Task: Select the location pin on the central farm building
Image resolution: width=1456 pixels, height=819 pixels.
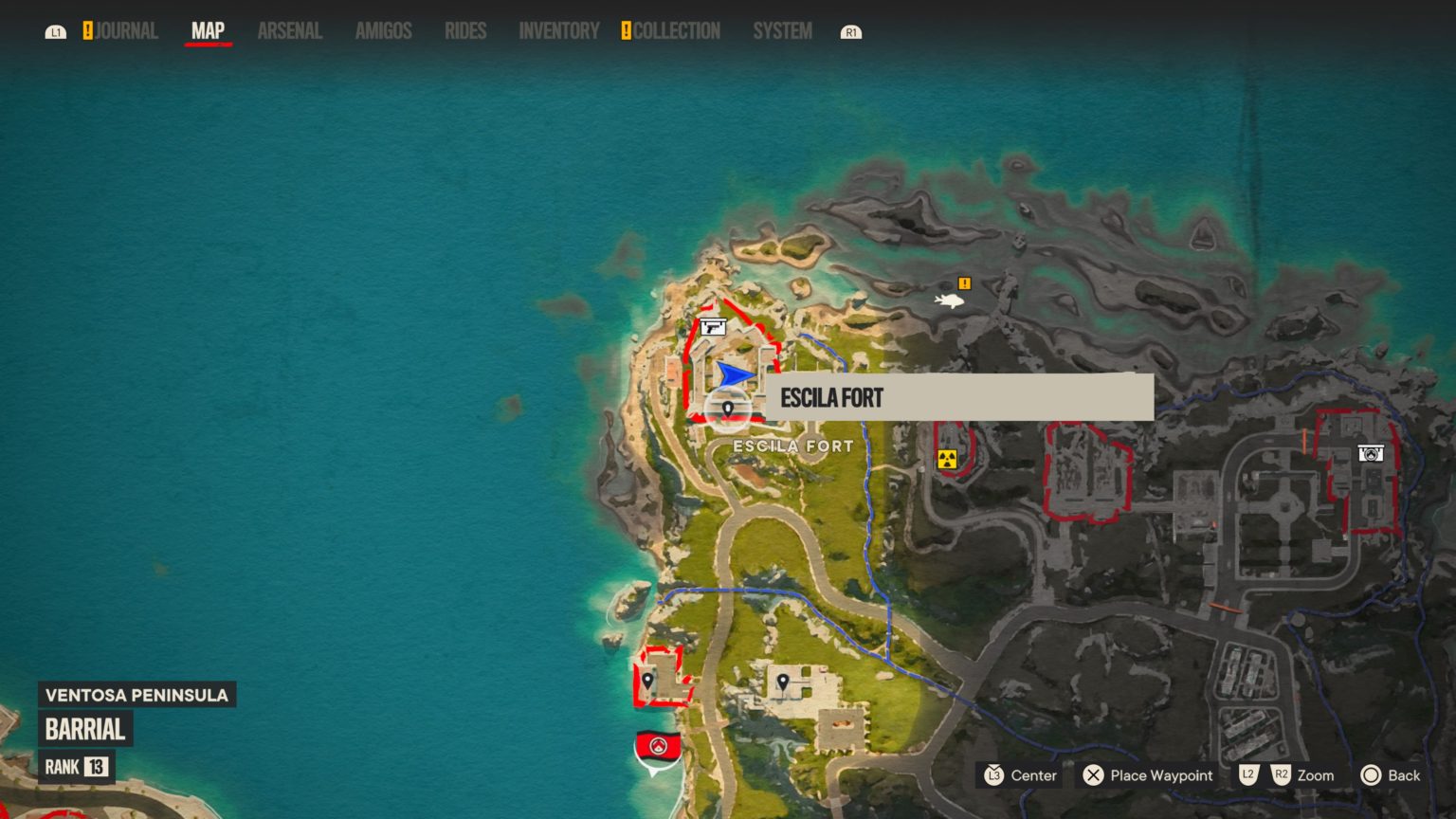Action: click(x=785, y=681)
